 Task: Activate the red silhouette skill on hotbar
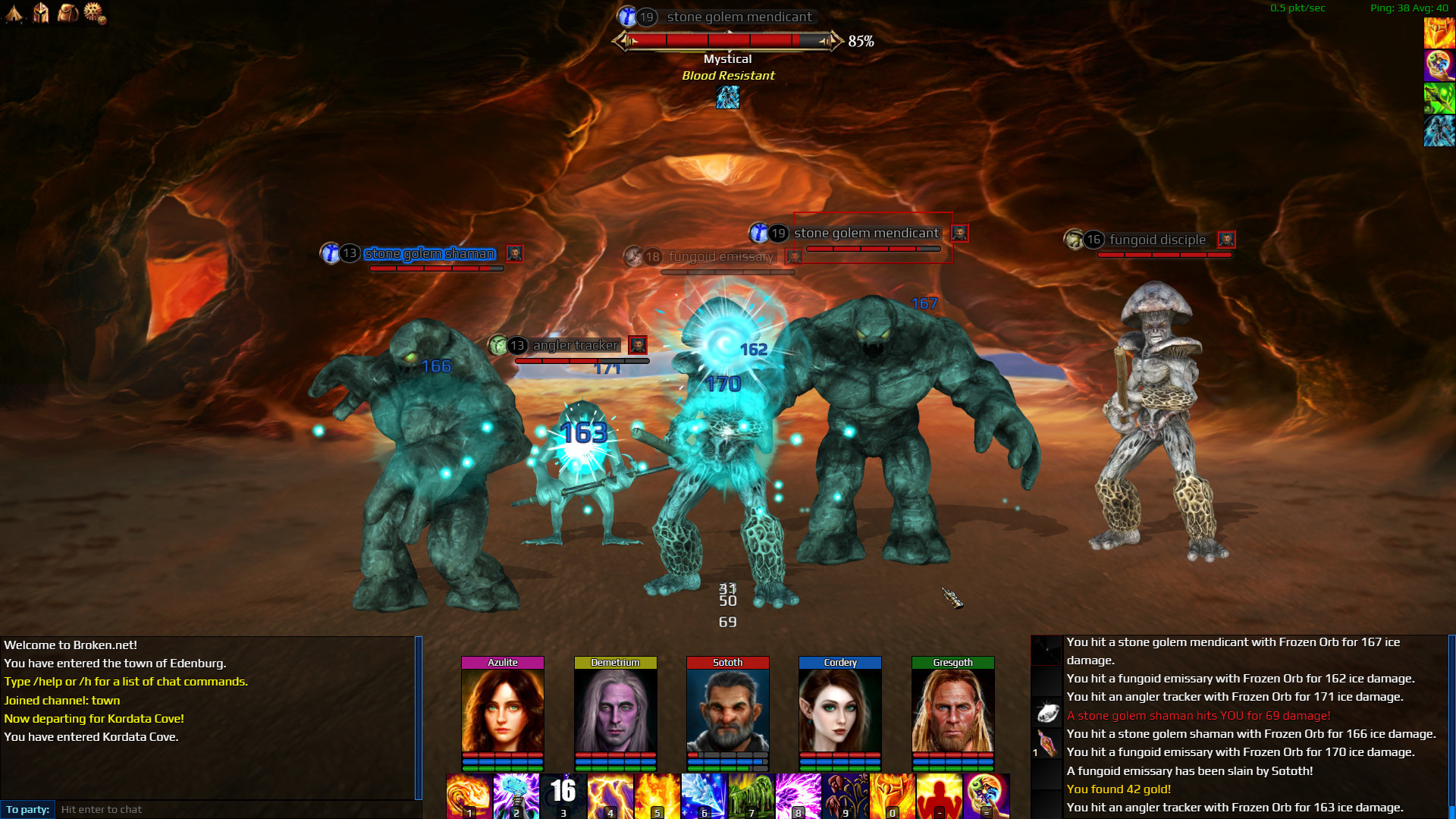939,795
